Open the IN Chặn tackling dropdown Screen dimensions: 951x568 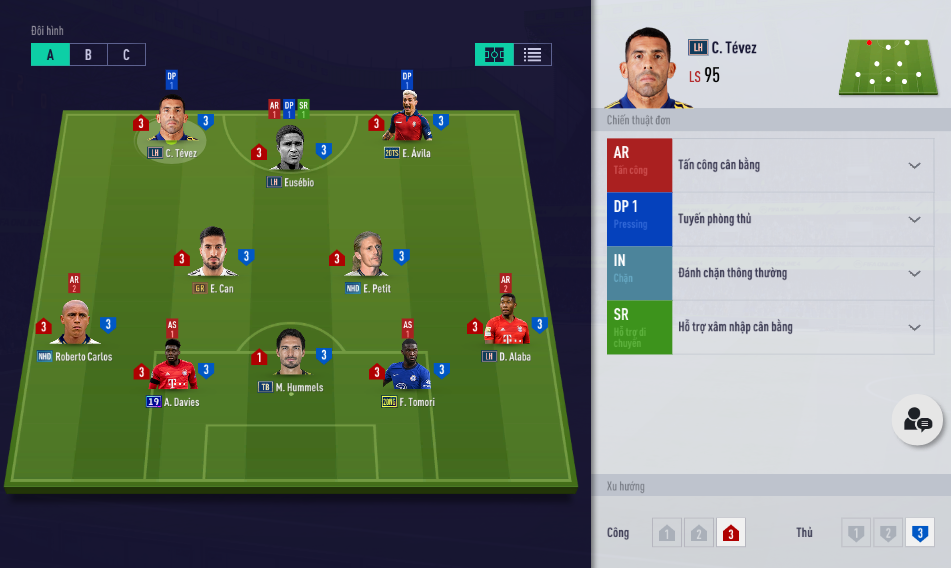tap(913, 273)
